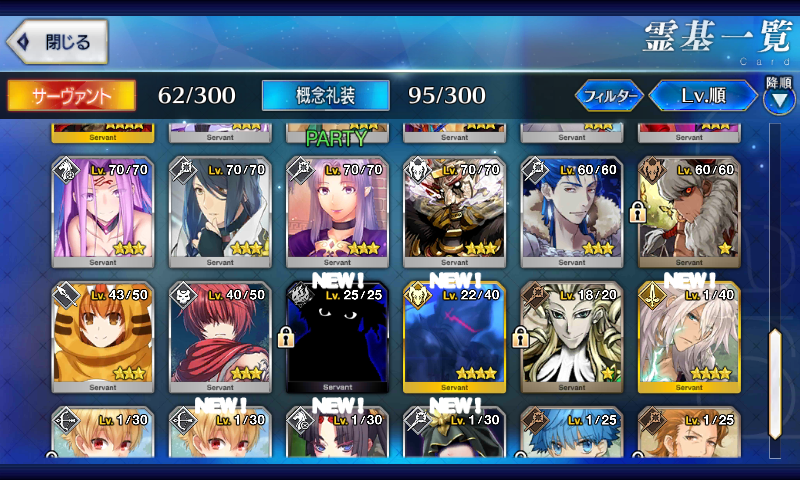800x480 pixels.
Task: Select the dark-haired Lv. 70/70 servant card
Action: pos(220,212)
